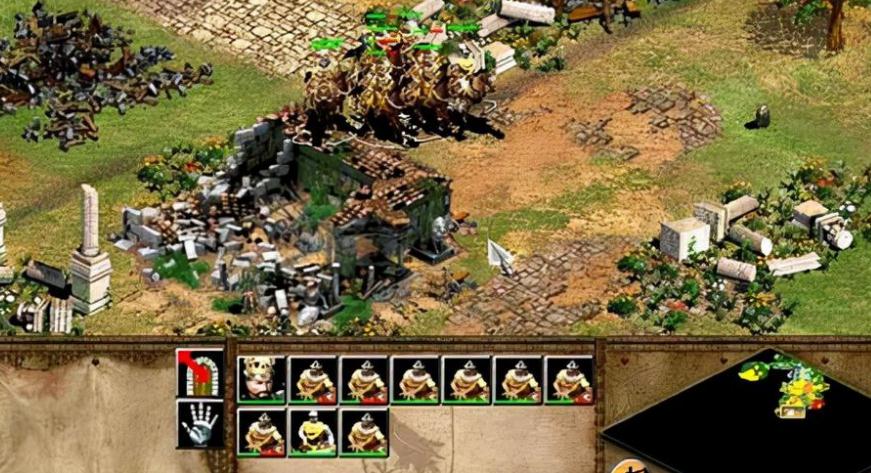871x473 pixels.
Task: Select the yellow-robed unit portrait
Action: tap(313, 432)
